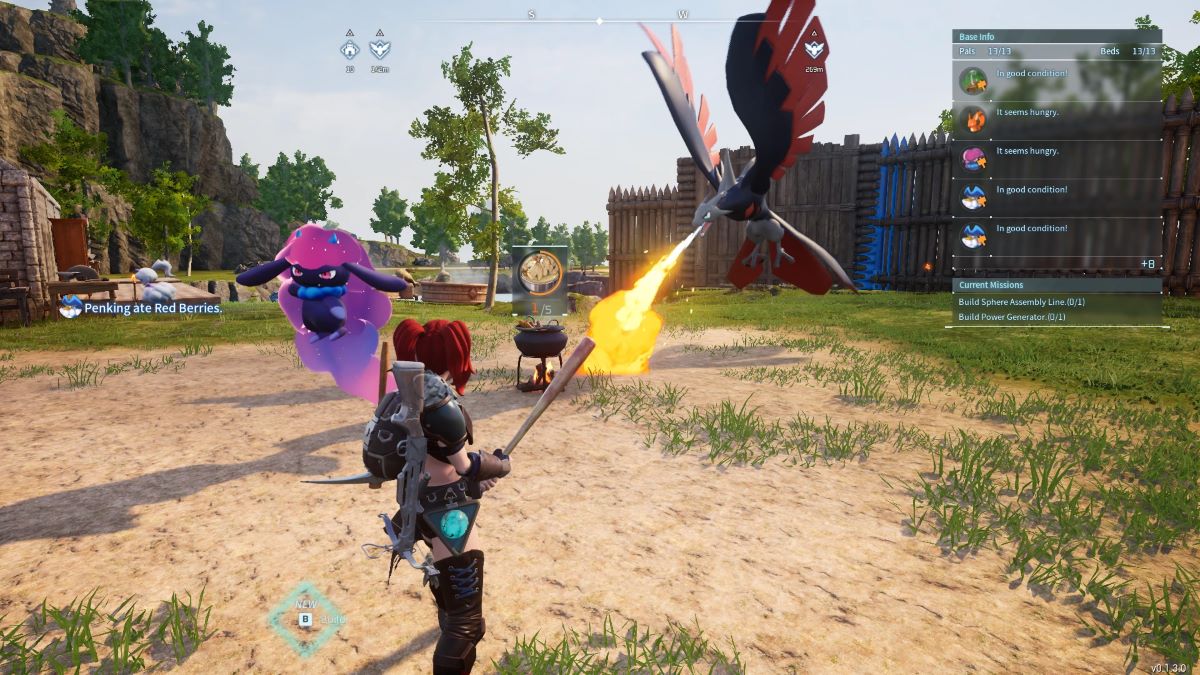This screenshot has width=1200, height=675.
Task: Open the Current Missions header
Action: pos(1056,285)
